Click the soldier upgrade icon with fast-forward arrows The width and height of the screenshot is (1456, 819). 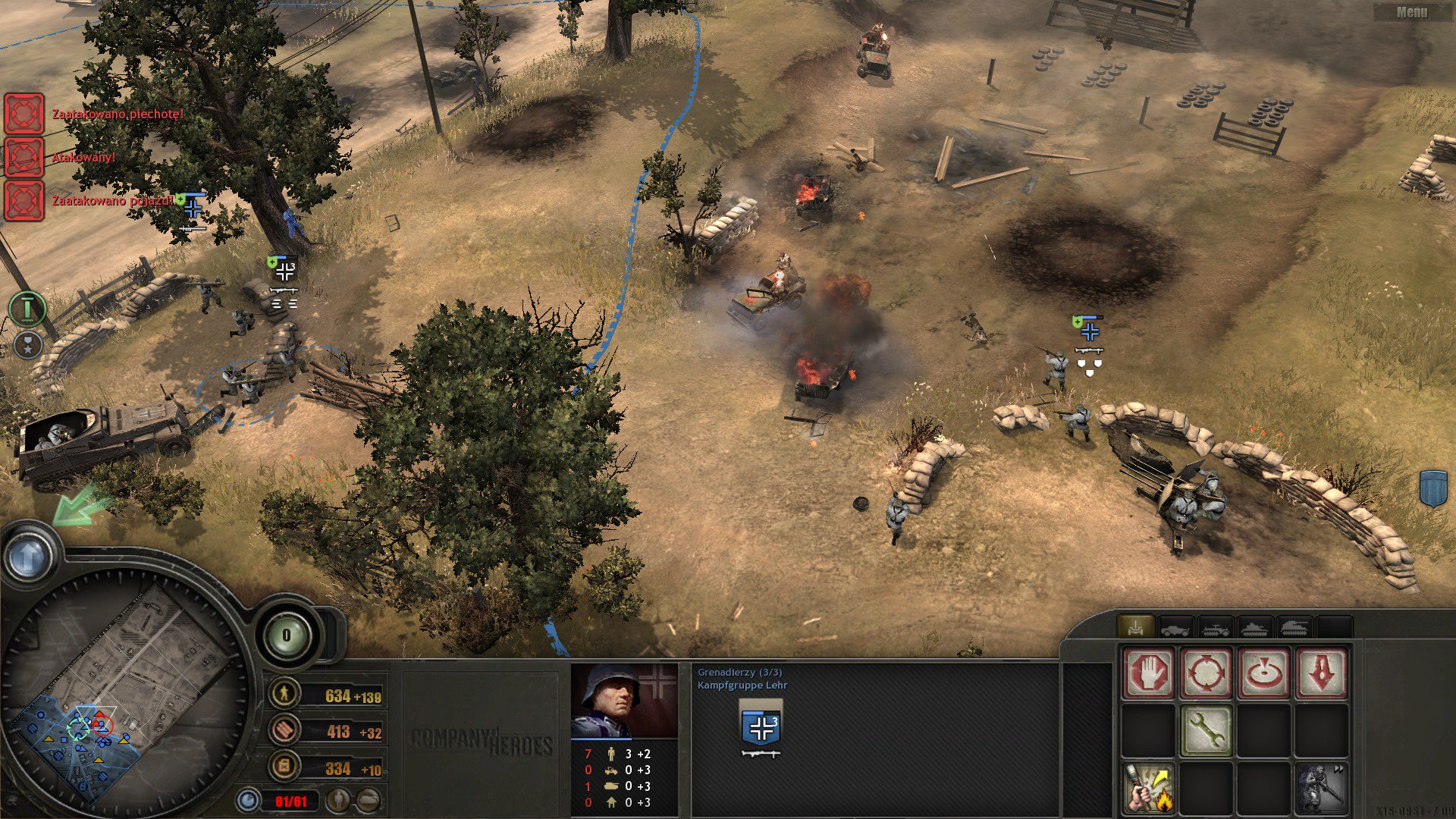(1320, 787)
